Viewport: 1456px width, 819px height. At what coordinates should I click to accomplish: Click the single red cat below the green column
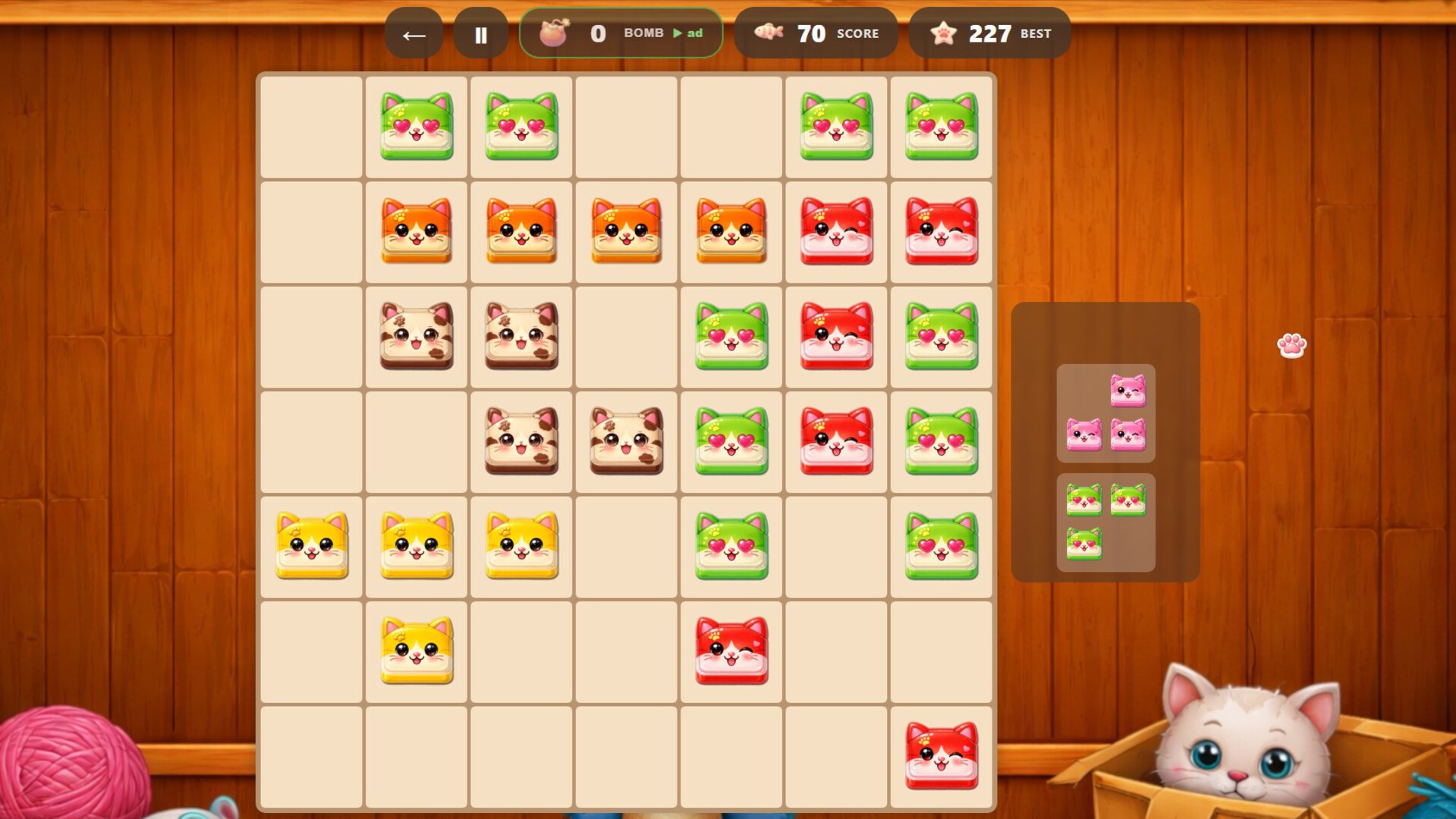coord(731,648)
